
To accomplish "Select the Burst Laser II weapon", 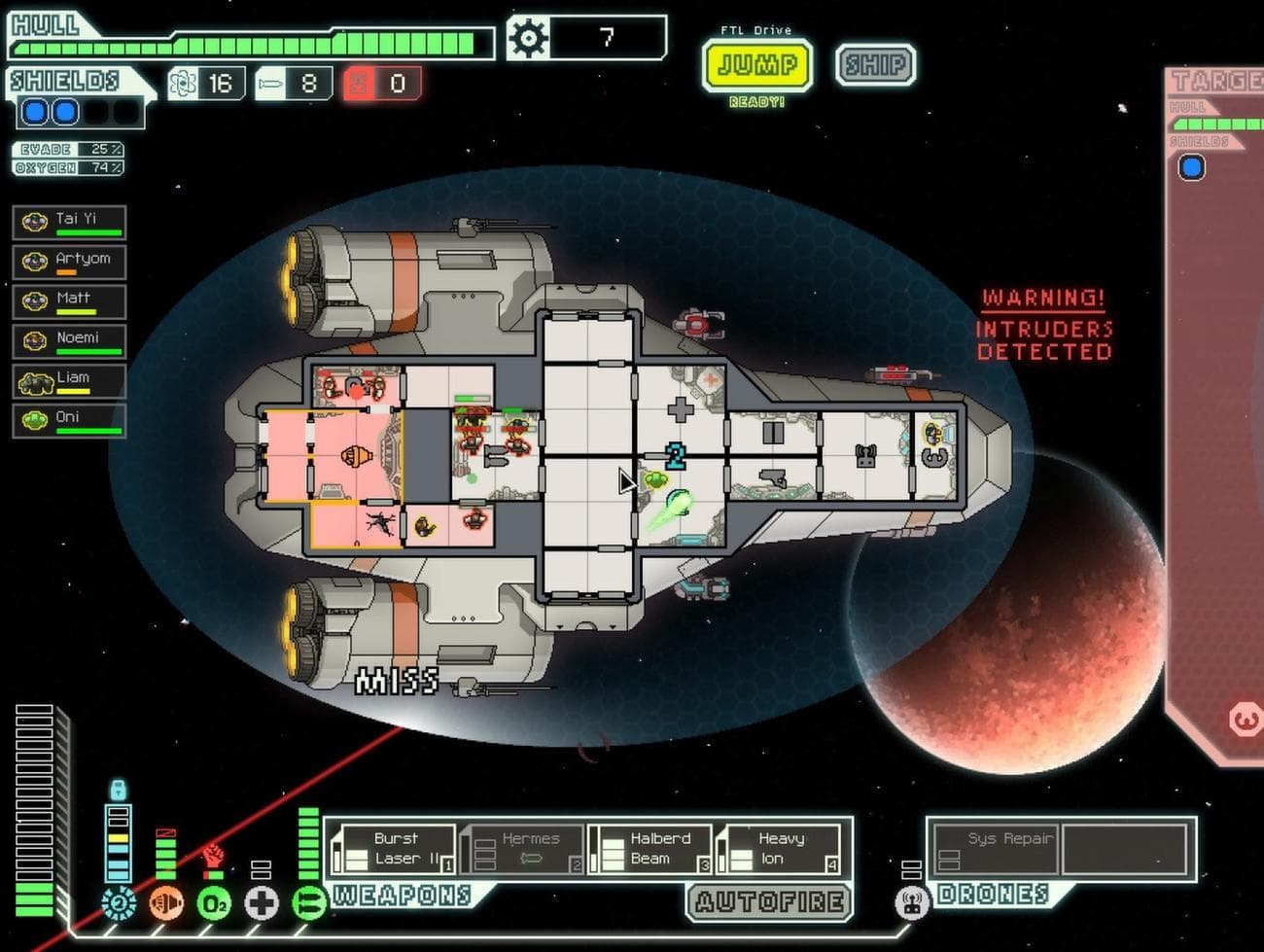I will [397, 848].
